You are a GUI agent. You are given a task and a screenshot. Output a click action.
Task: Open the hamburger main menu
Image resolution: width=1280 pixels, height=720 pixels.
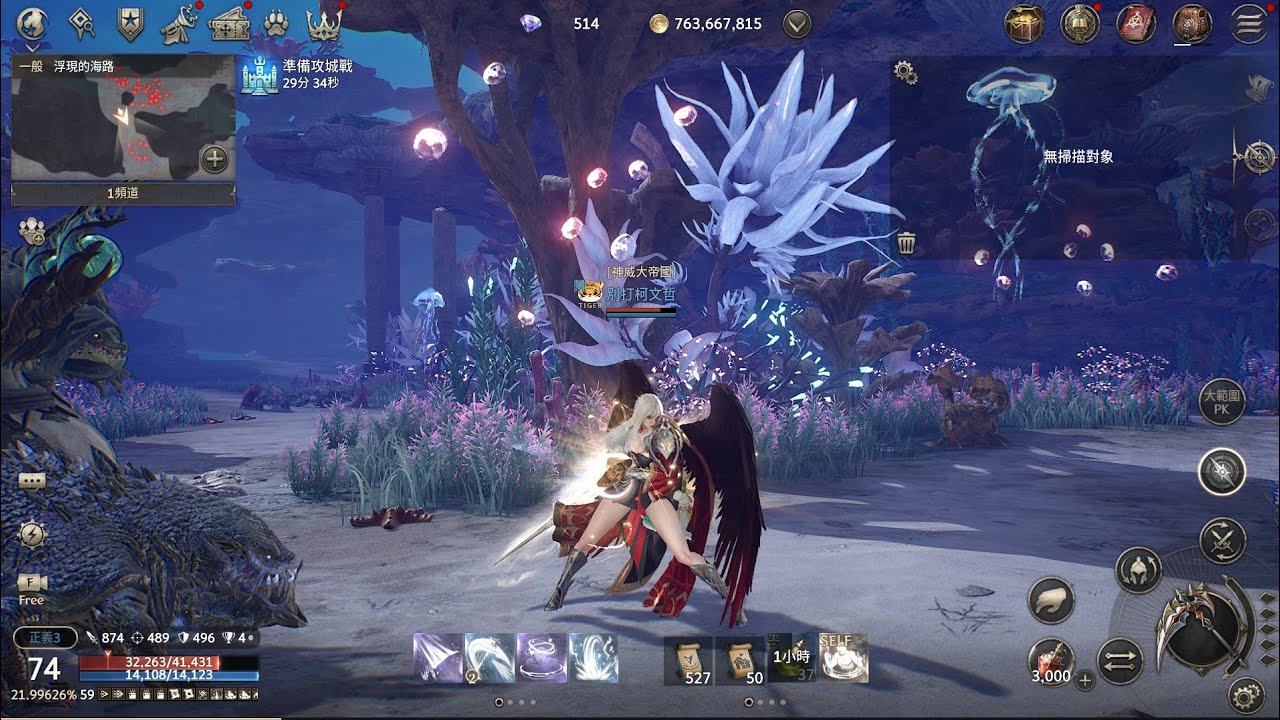point(1249,24)
